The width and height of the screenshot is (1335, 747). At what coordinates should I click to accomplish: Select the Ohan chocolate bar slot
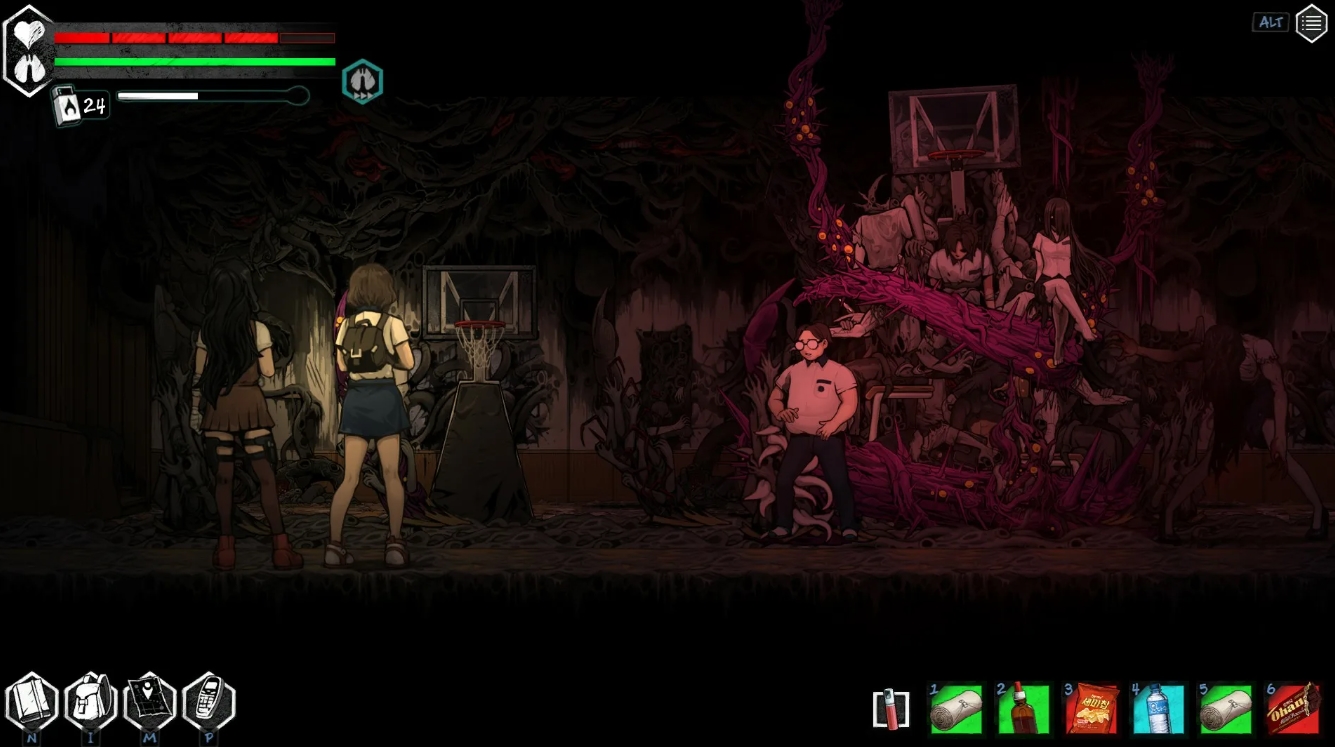click(x=1293, y=709)
